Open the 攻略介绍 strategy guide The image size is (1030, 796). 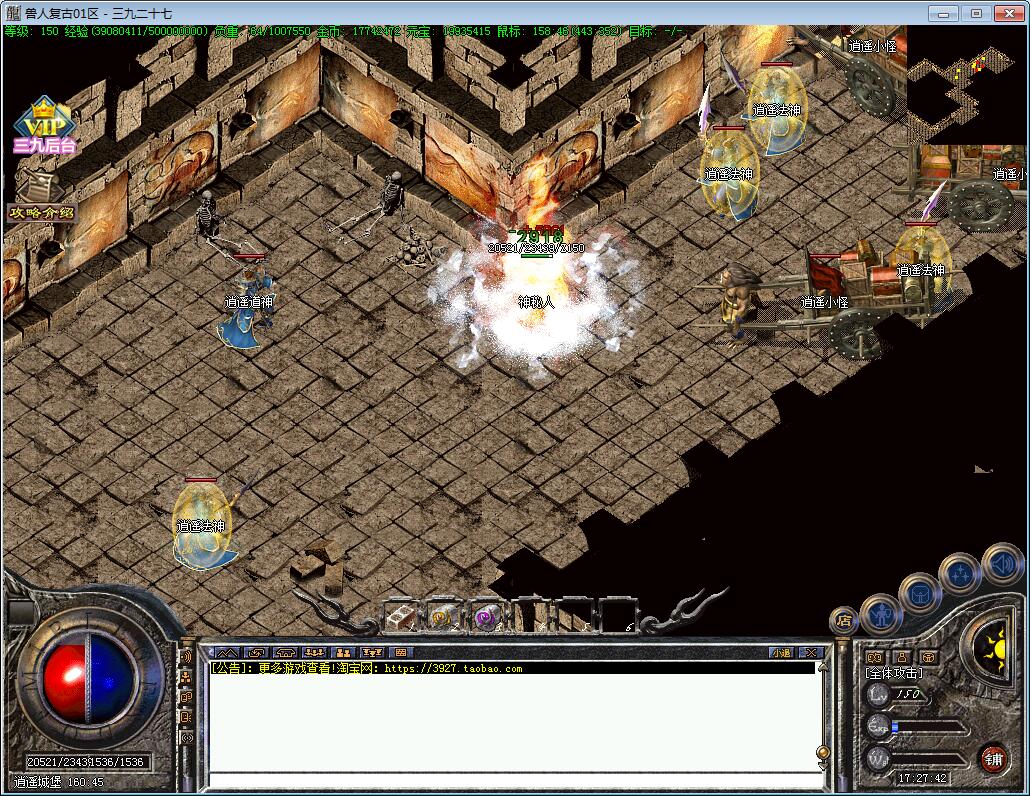click(41, 198)
